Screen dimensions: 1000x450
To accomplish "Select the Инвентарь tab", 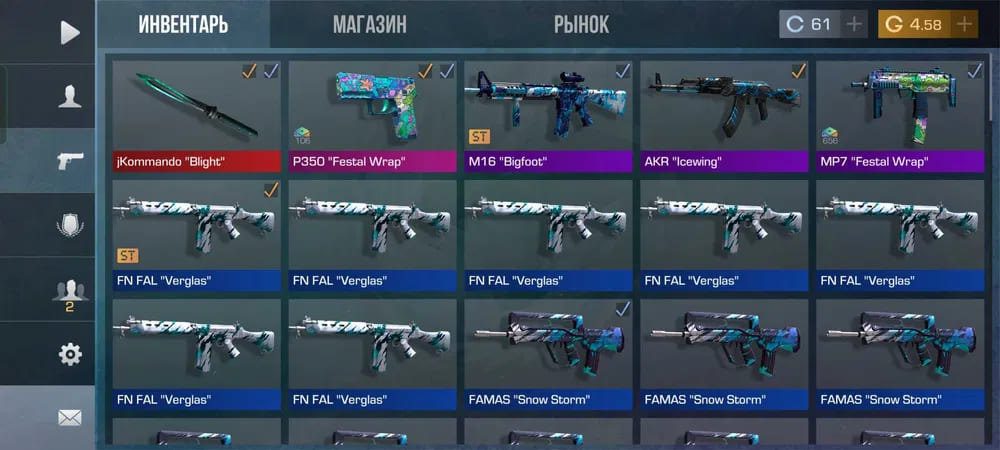I will (183, 25).
